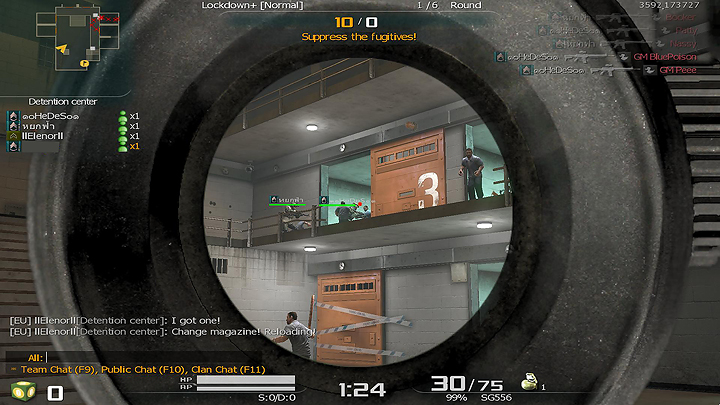This screenshot has width=720, height=405.
Task: Click the green dice icon
Action: (x=21, y=391)
